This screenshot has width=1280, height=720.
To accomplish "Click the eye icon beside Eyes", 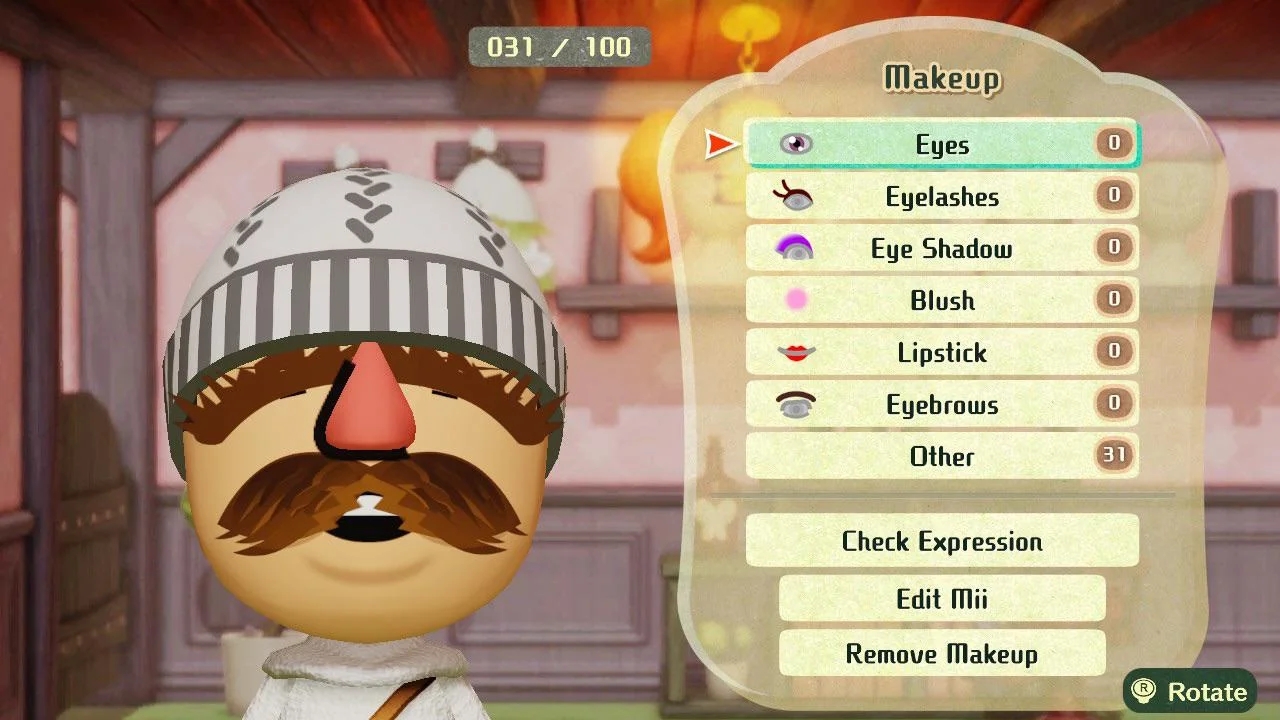I will 795,143.
